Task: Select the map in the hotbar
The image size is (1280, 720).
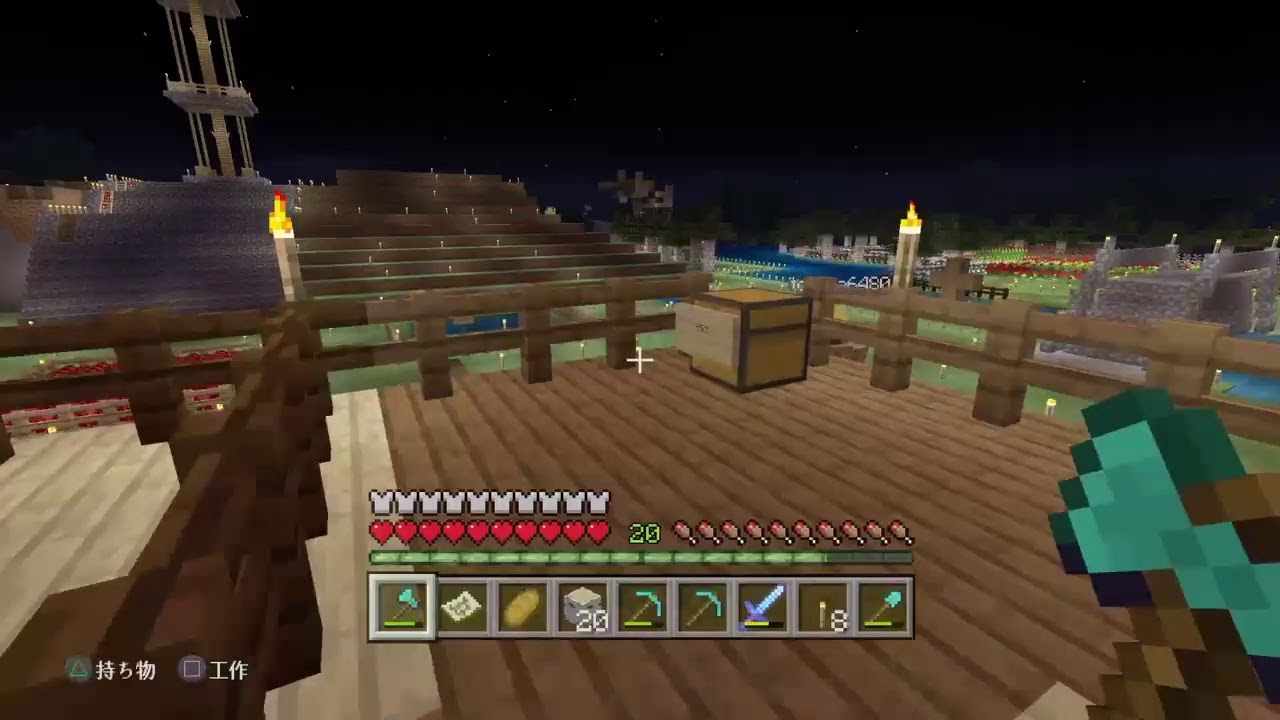Action: tap(463, 605)
